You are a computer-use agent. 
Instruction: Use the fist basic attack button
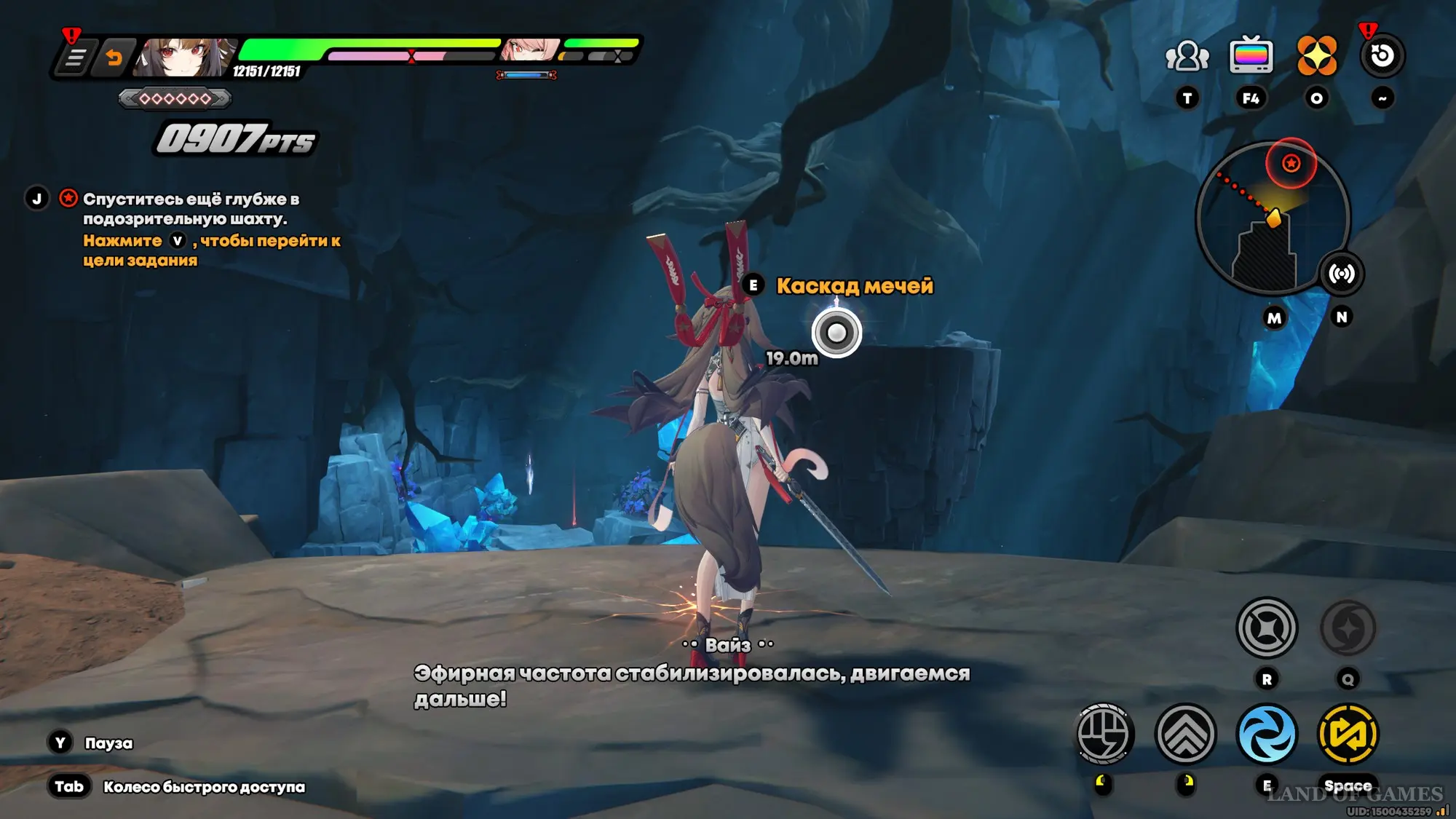1104,734
